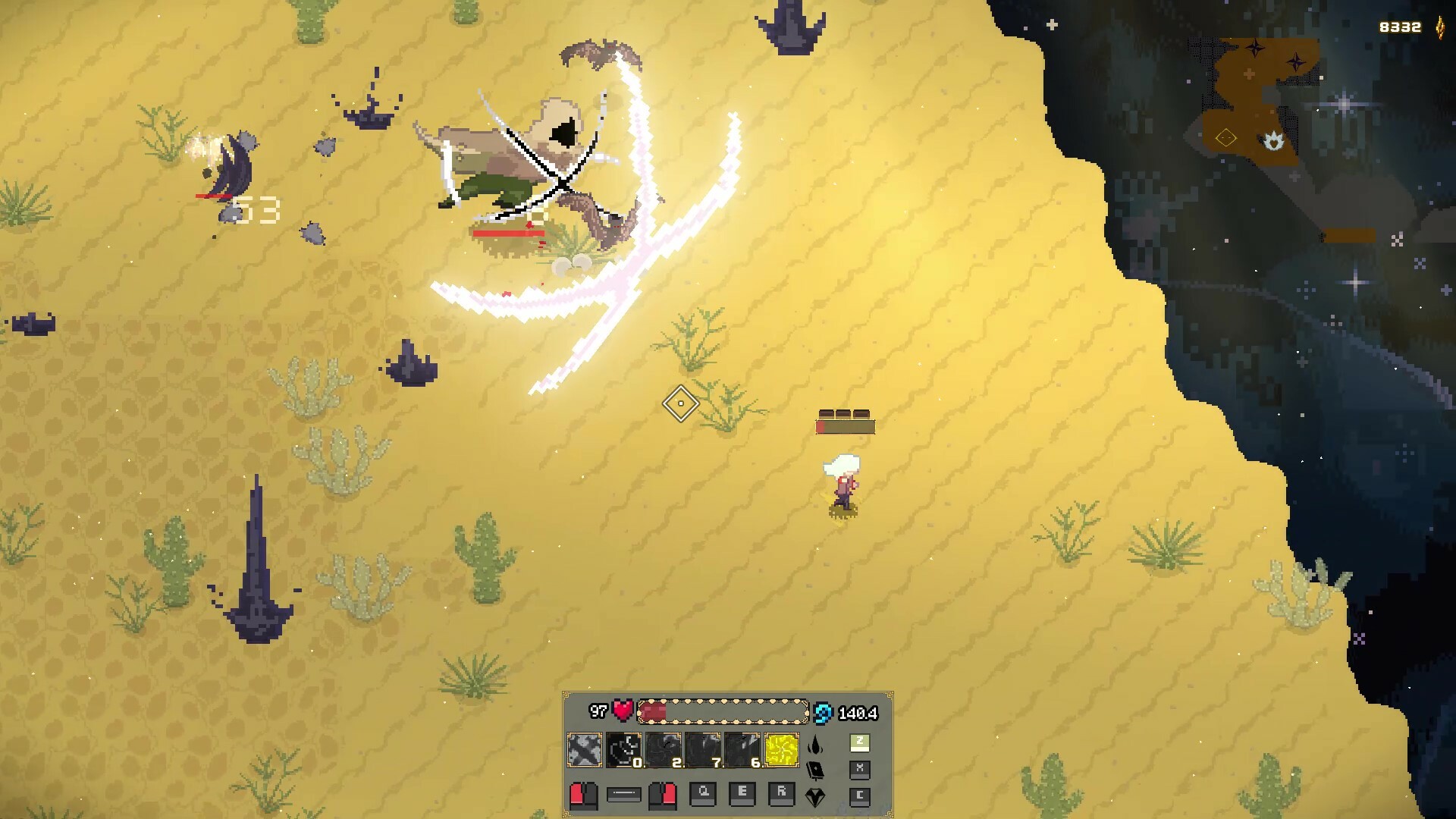Select the black droplet ability icon
This screenshot has width=1456, height=819.
(x=815, y=744)
